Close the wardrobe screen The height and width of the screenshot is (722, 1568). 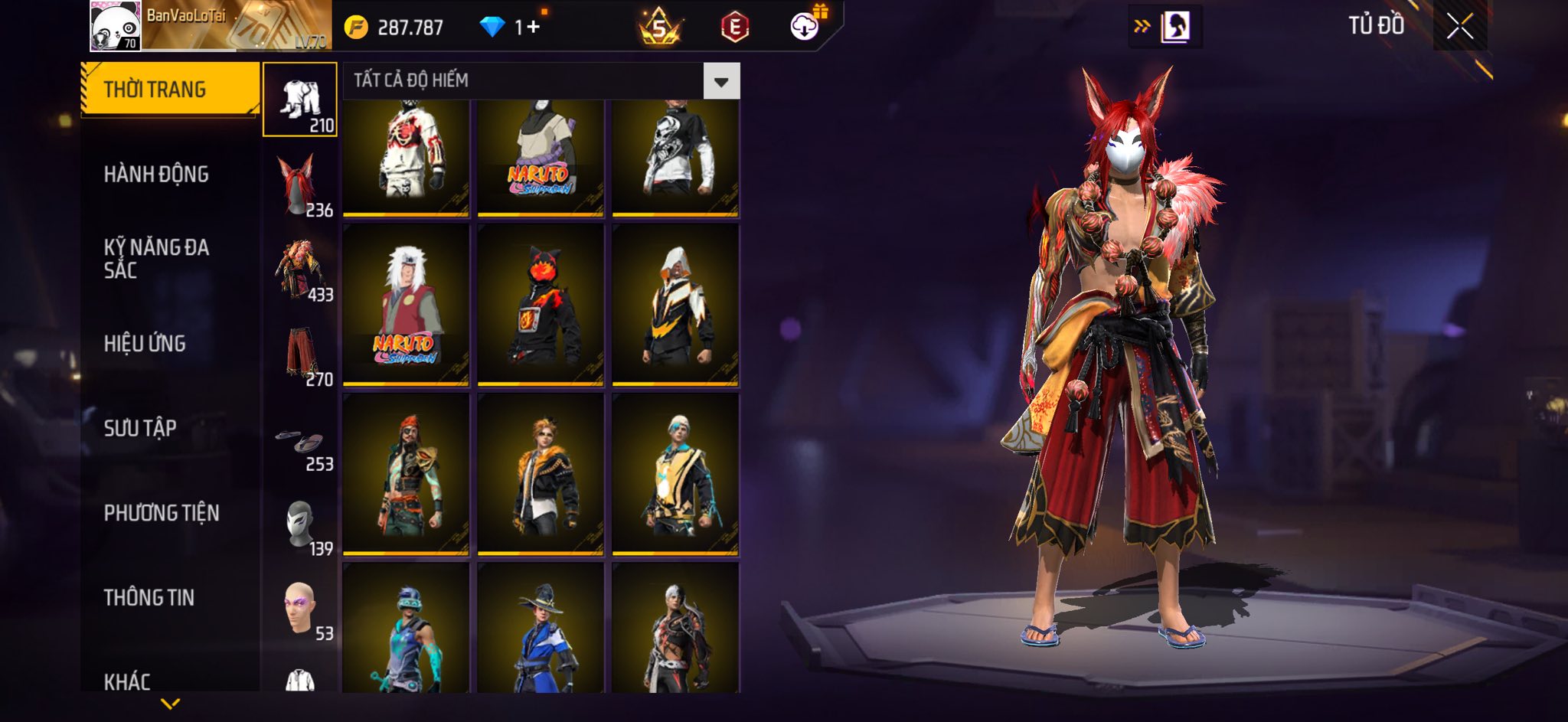coord(1459,27)
